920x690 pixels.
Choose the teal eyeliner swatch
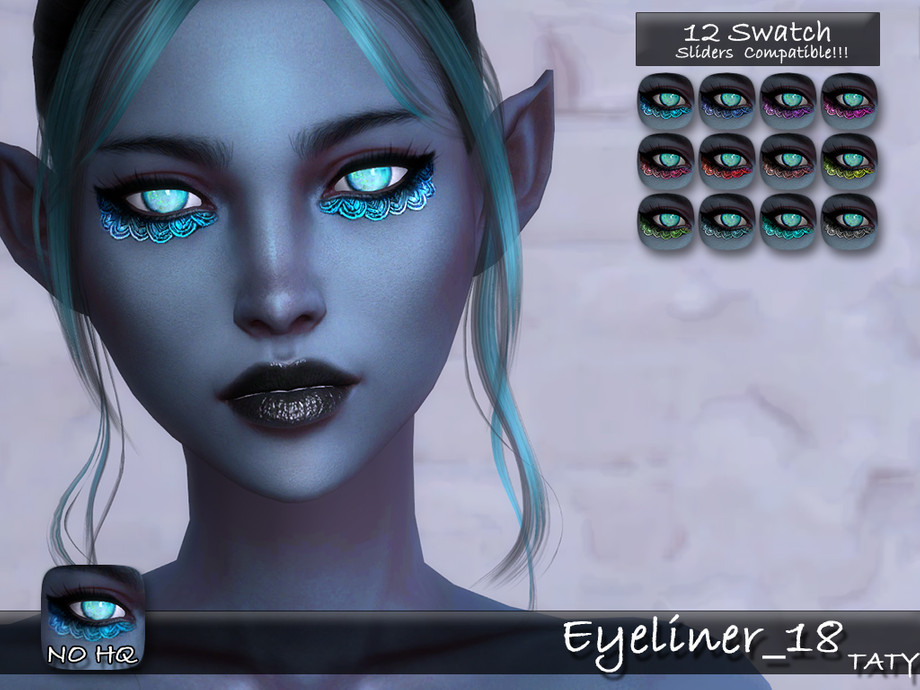pos(787,220)
